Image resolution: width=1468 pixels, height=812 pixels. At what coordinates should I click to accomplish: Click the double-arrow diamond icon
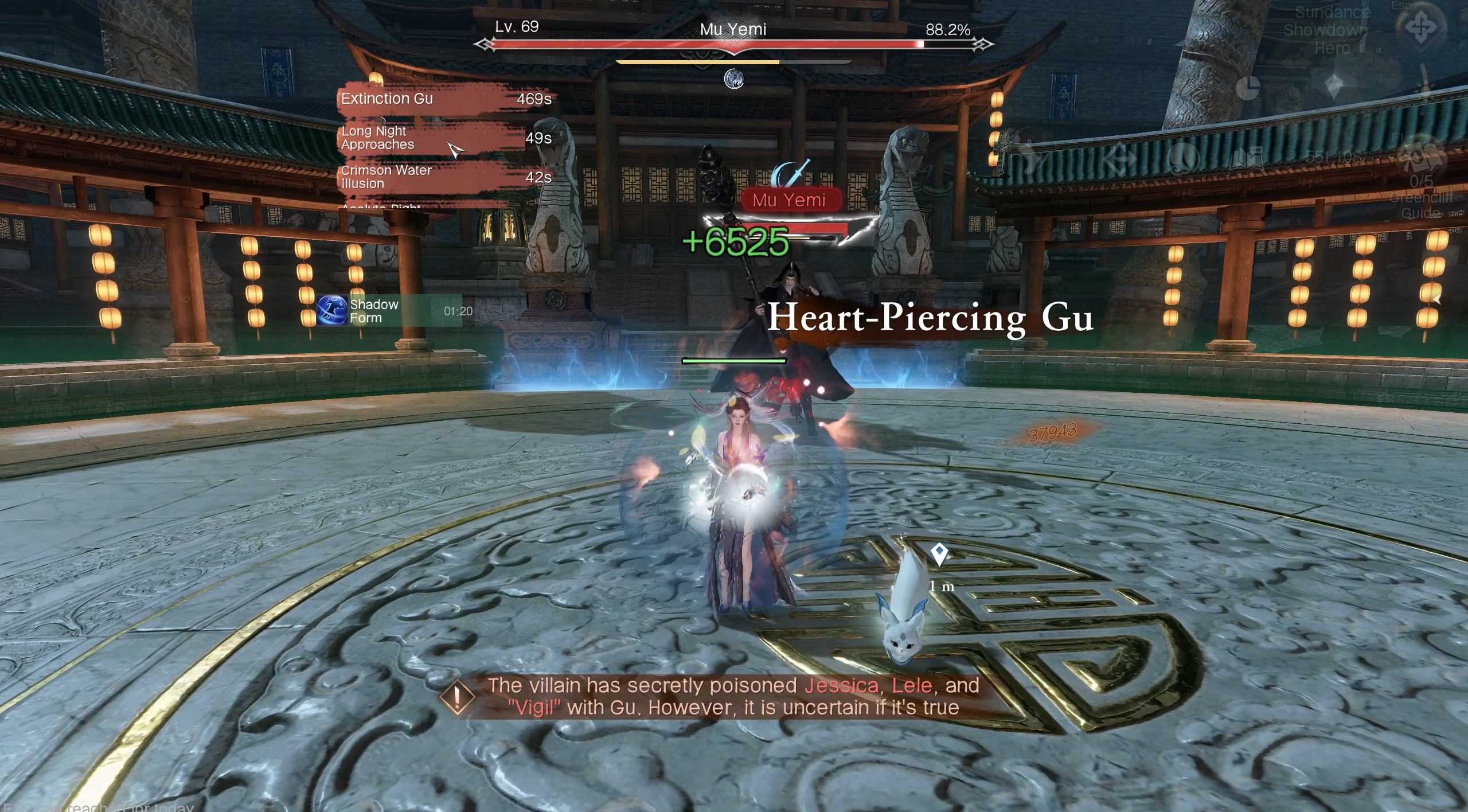[x=1119, y=159]
